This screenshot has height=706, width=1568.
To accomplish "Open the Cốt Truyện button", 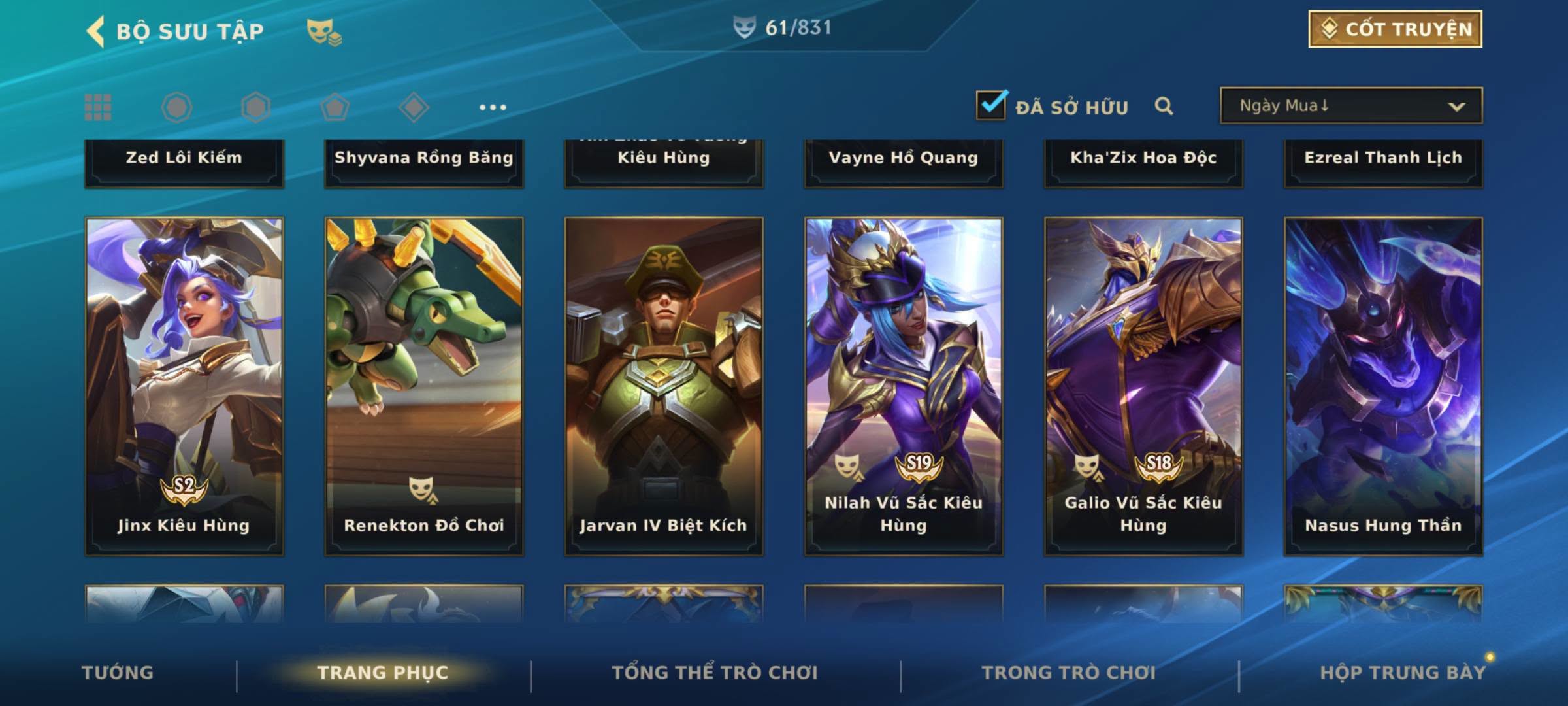I will pyautogui.click(x=1395, y=29).
